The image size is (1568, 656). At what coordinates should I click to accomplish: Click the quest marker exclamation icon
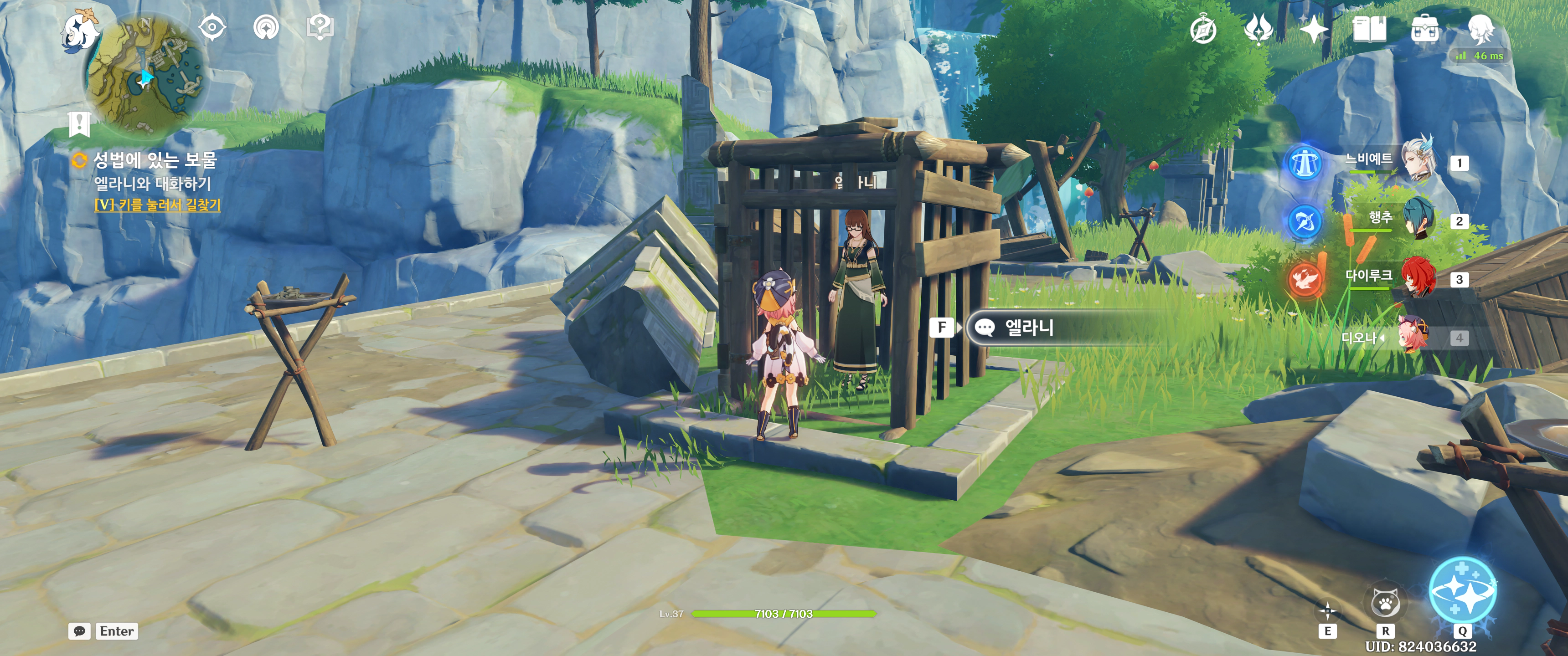[79, 123]
